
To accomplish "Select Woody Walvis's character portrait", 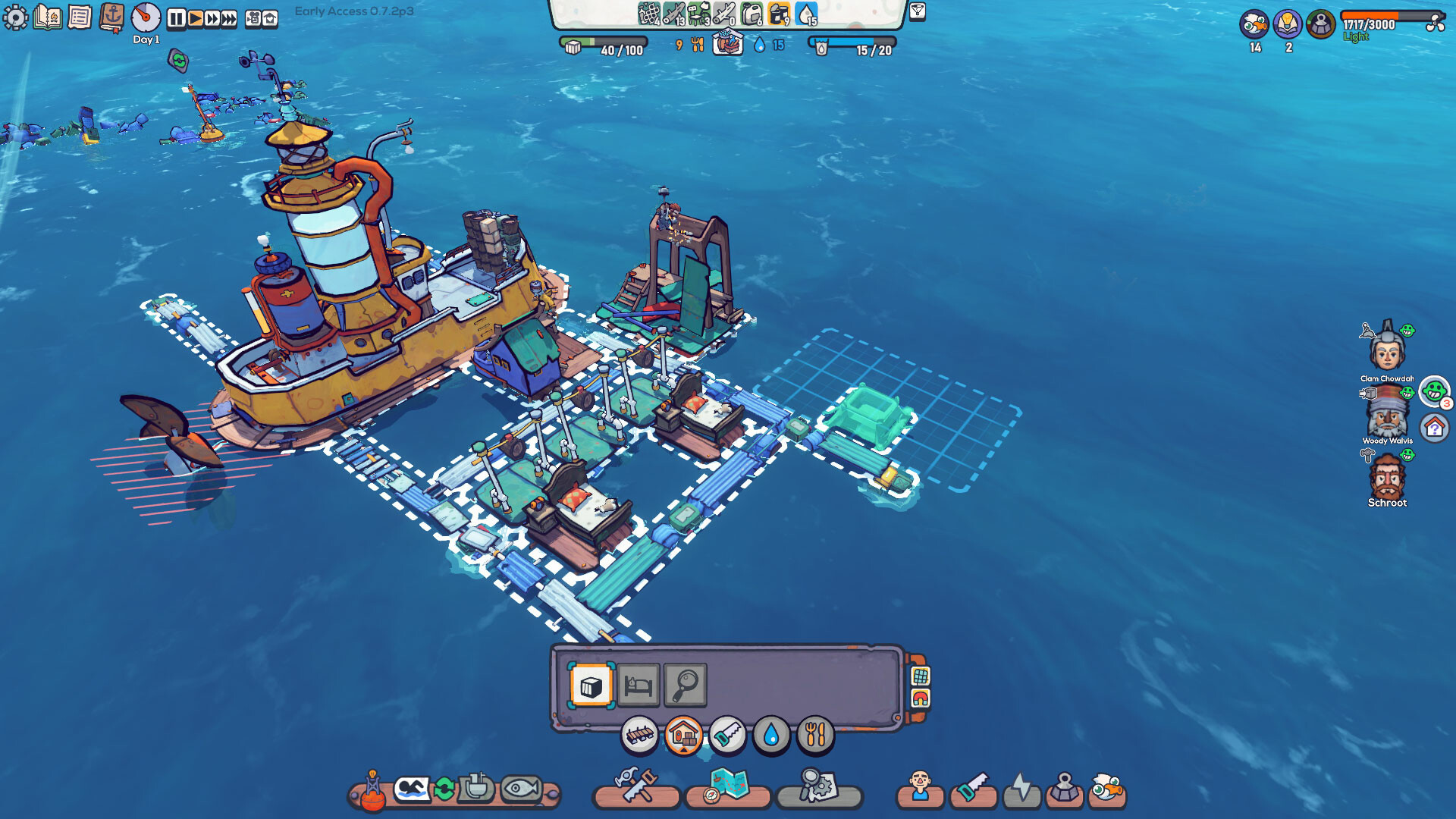I will tap(1388, 416).
